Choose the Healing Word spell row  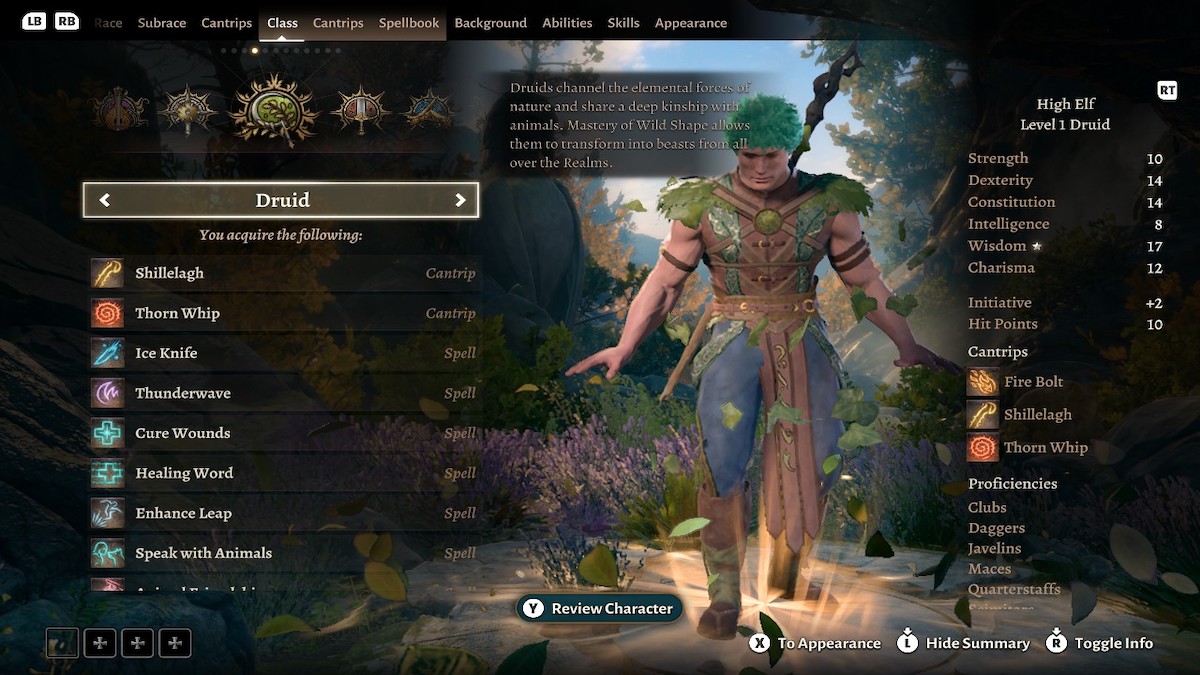[x=283, y=473]
